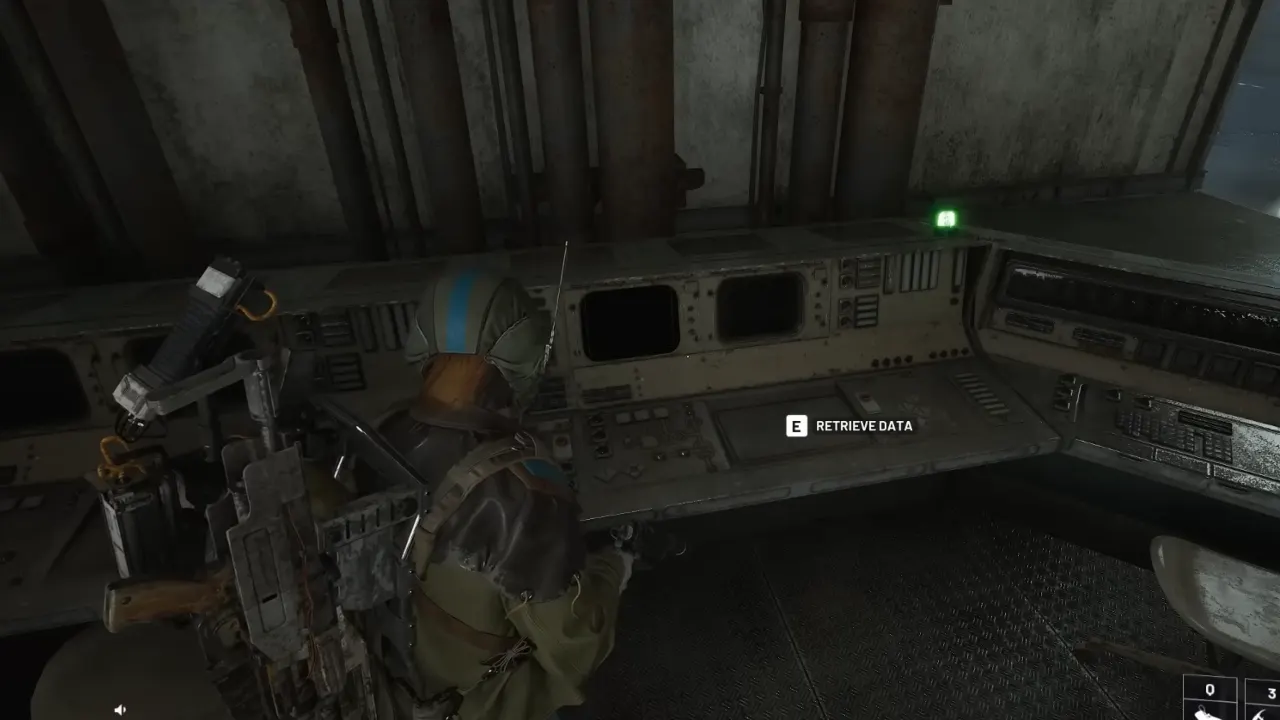This screenshot has height=720, width=1280.
Task: Click the grenade icon in the bottom quickslot
Action: pos(1205,715)
